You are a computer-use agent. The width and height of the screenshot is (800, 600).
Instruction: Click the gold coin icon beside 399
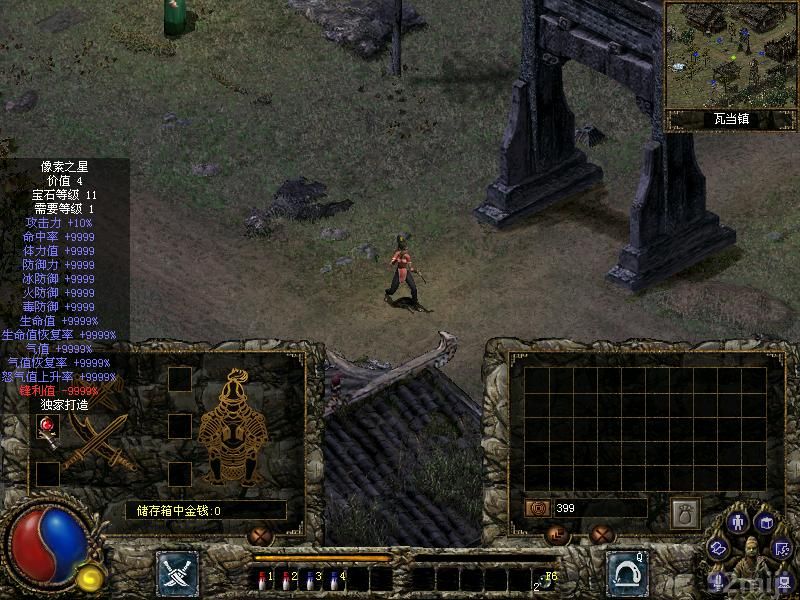(537, 508)
